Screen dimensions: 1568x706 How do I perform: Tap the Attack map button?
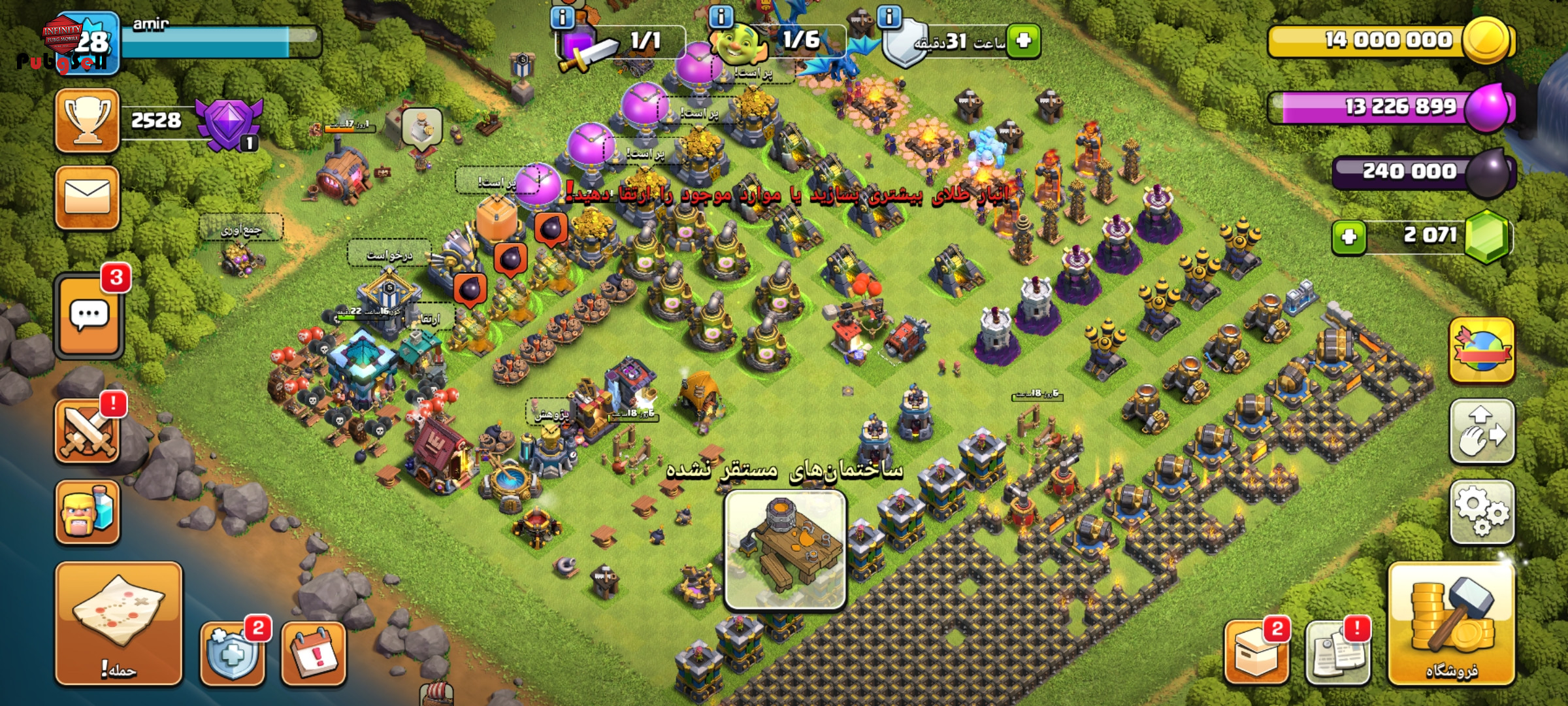[118, 623]
